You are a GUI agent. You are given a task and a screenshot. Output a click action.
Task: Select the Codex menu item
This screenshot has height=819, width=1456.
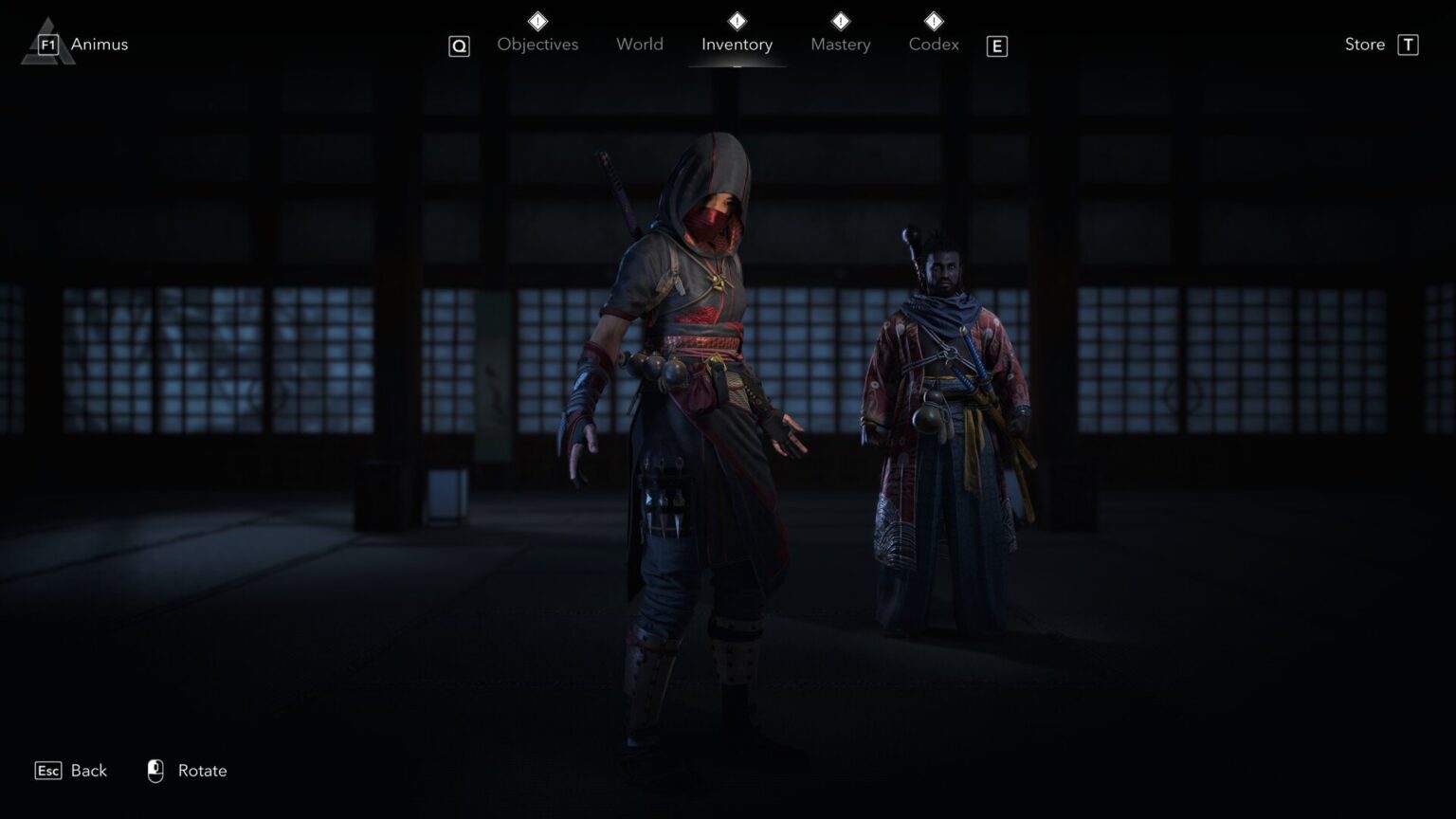pos(933,44)
